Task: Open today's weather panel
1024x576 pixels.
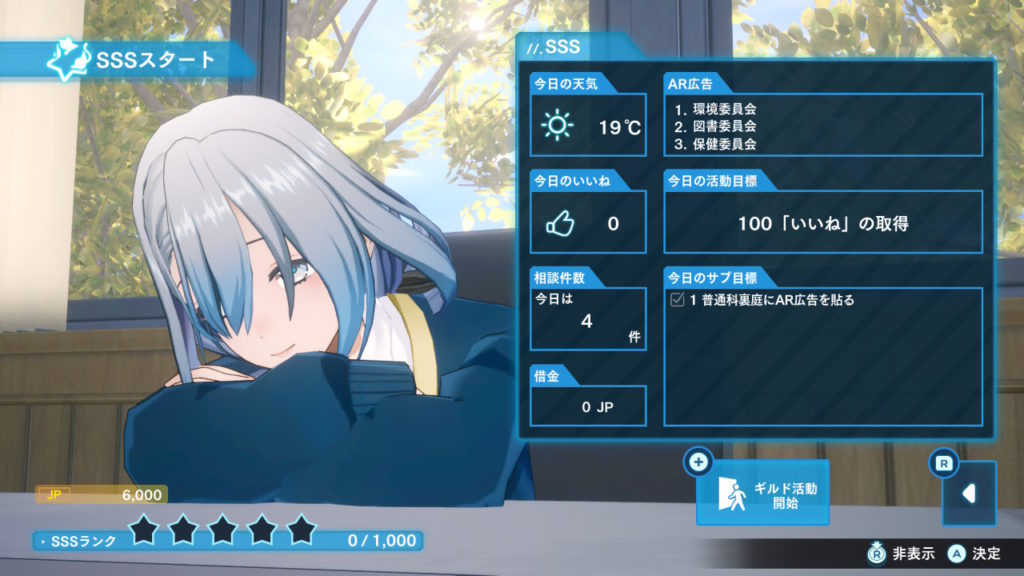Action: coord(588,127)
